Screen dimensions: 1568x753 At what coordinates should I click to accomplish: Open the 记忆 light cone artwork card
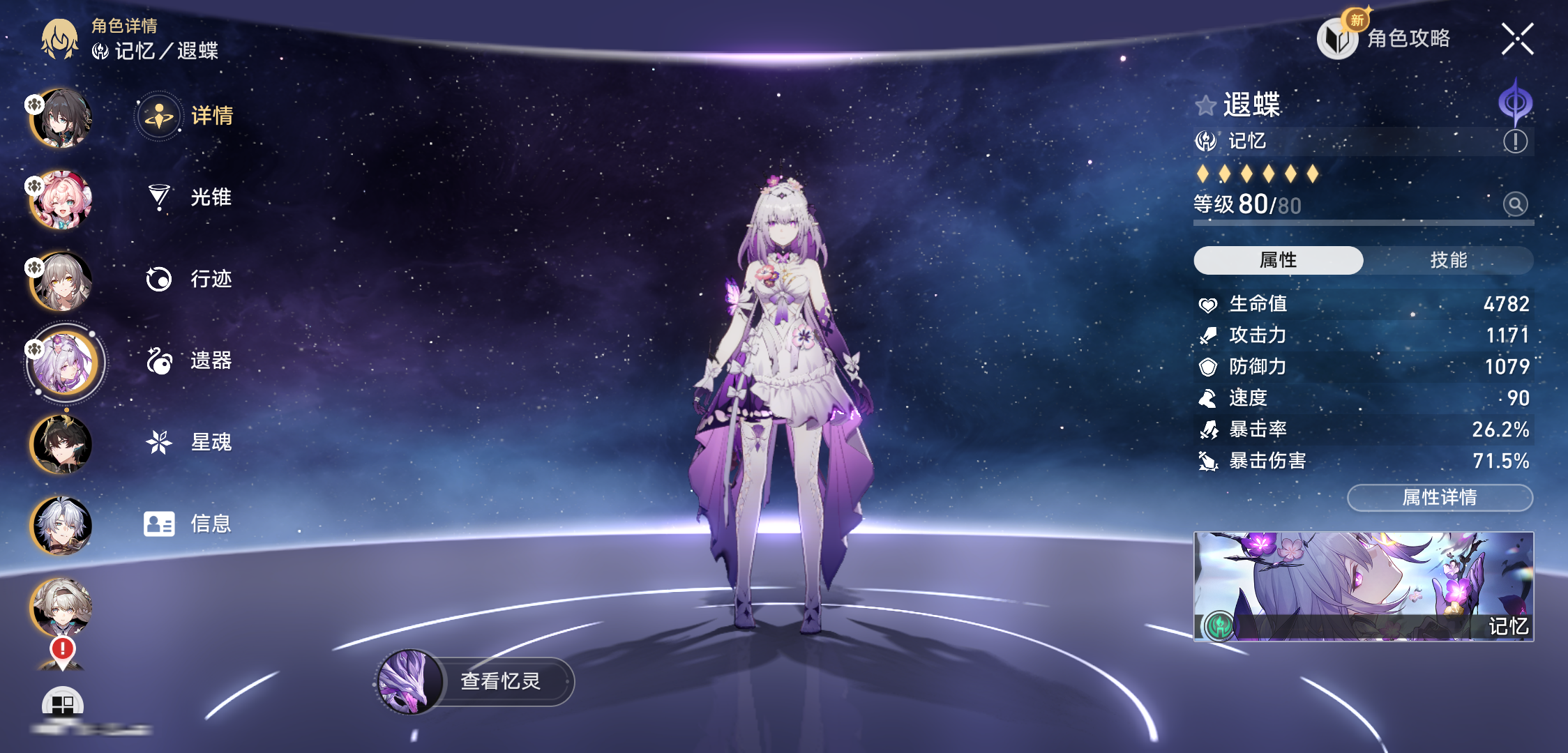coord(1363,586)
